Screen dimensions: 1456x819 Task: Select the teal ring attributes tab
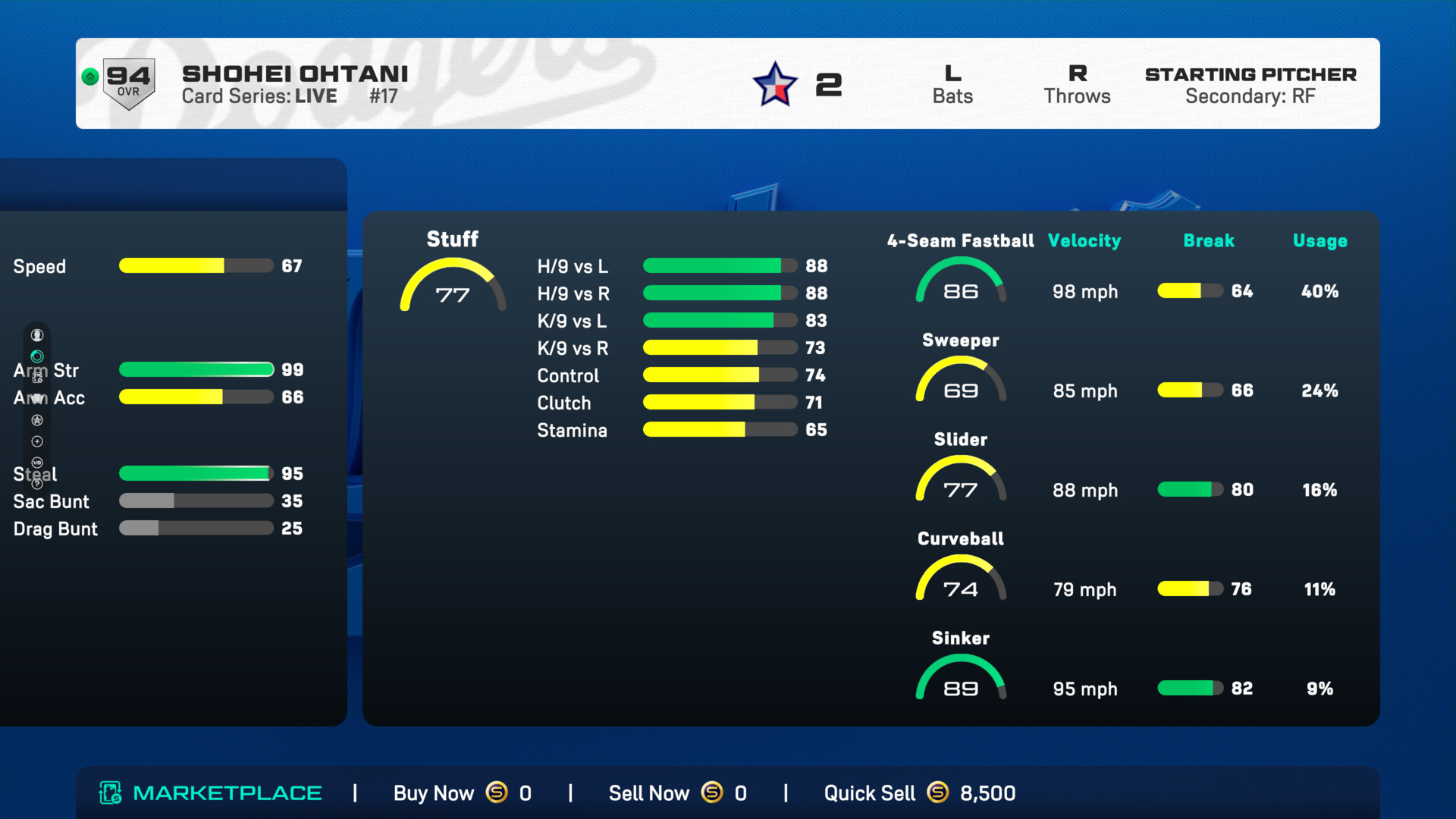point(37,356)
